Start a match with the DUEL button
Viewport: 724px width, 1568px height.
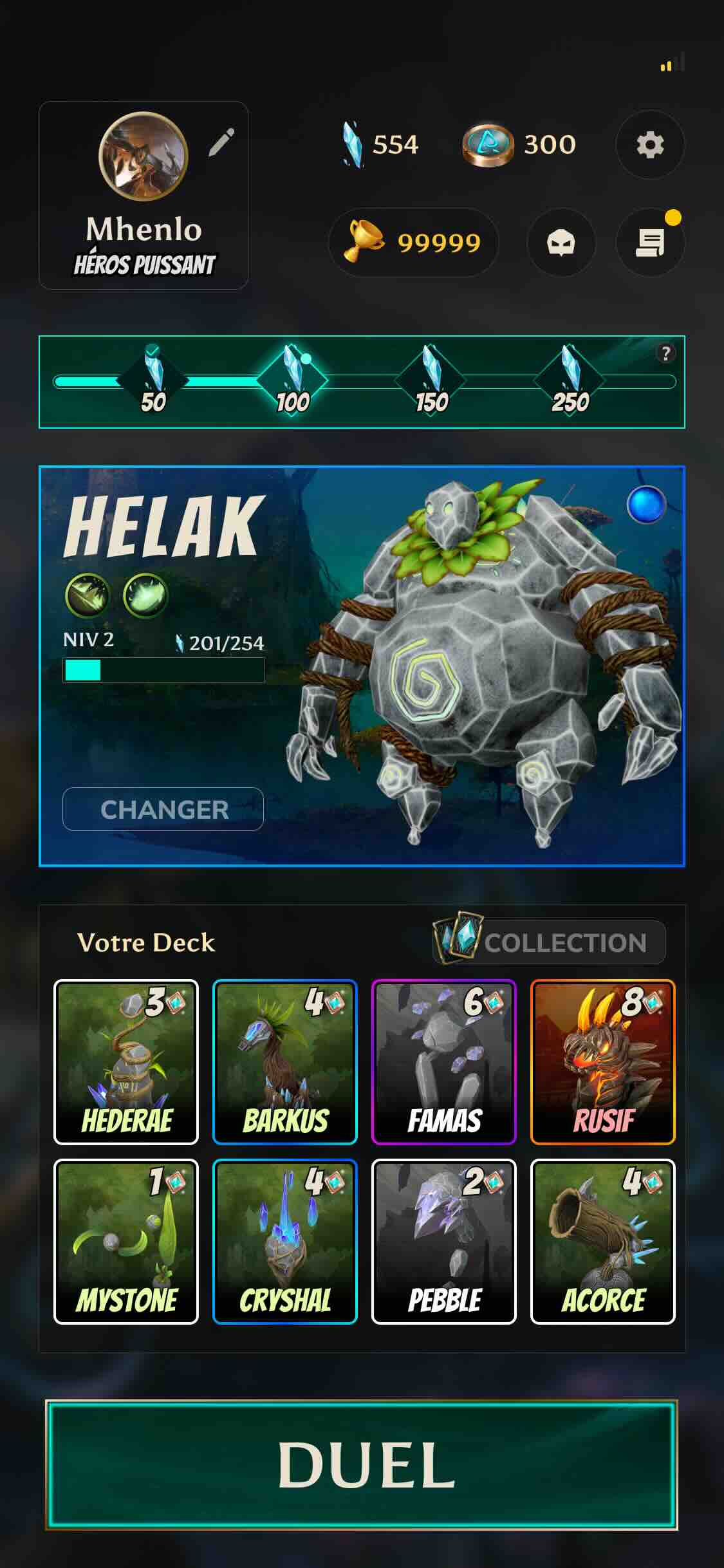[362, 1464]
